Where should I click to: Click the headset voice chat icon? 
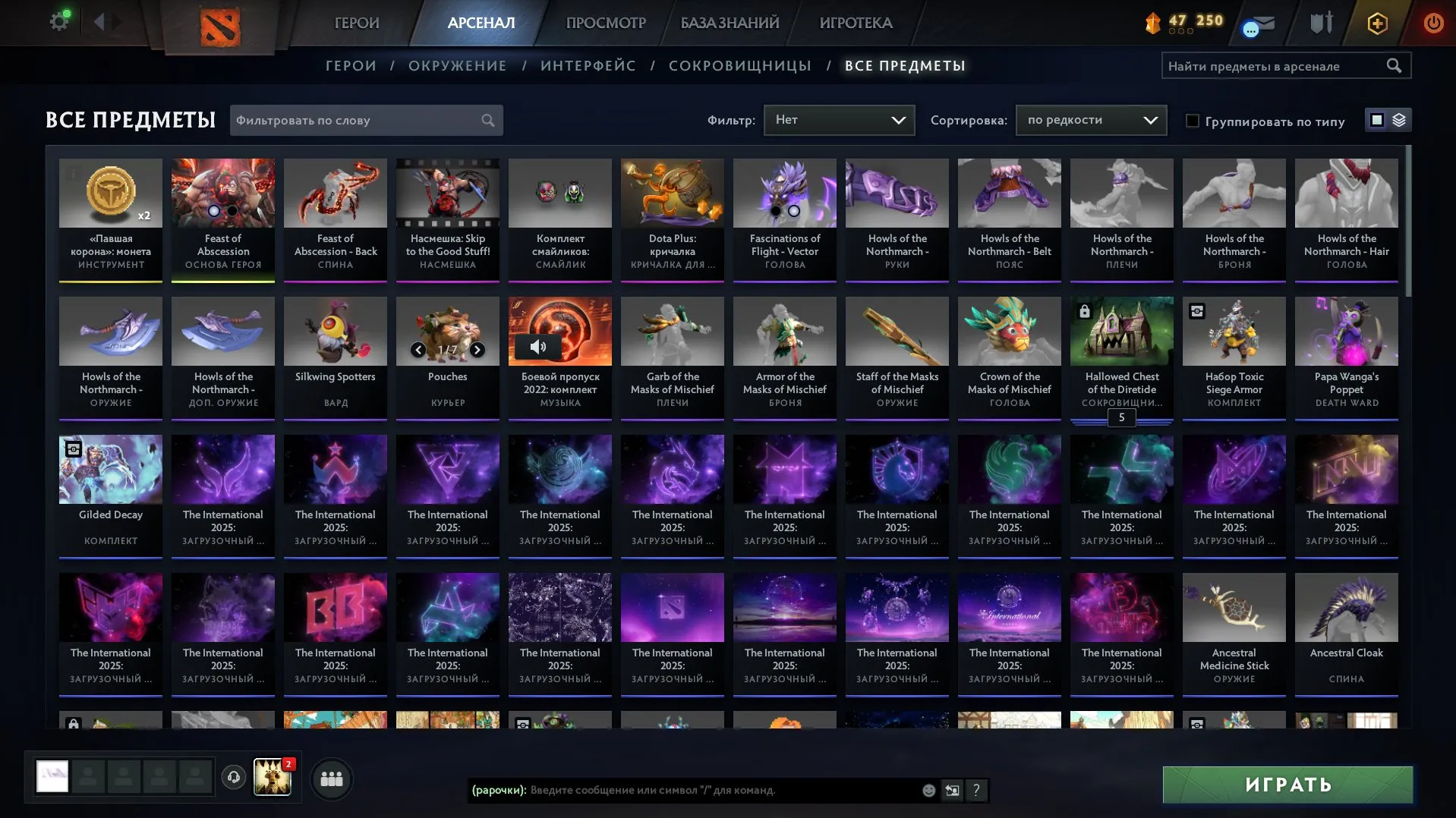click(x=233, y=777)
